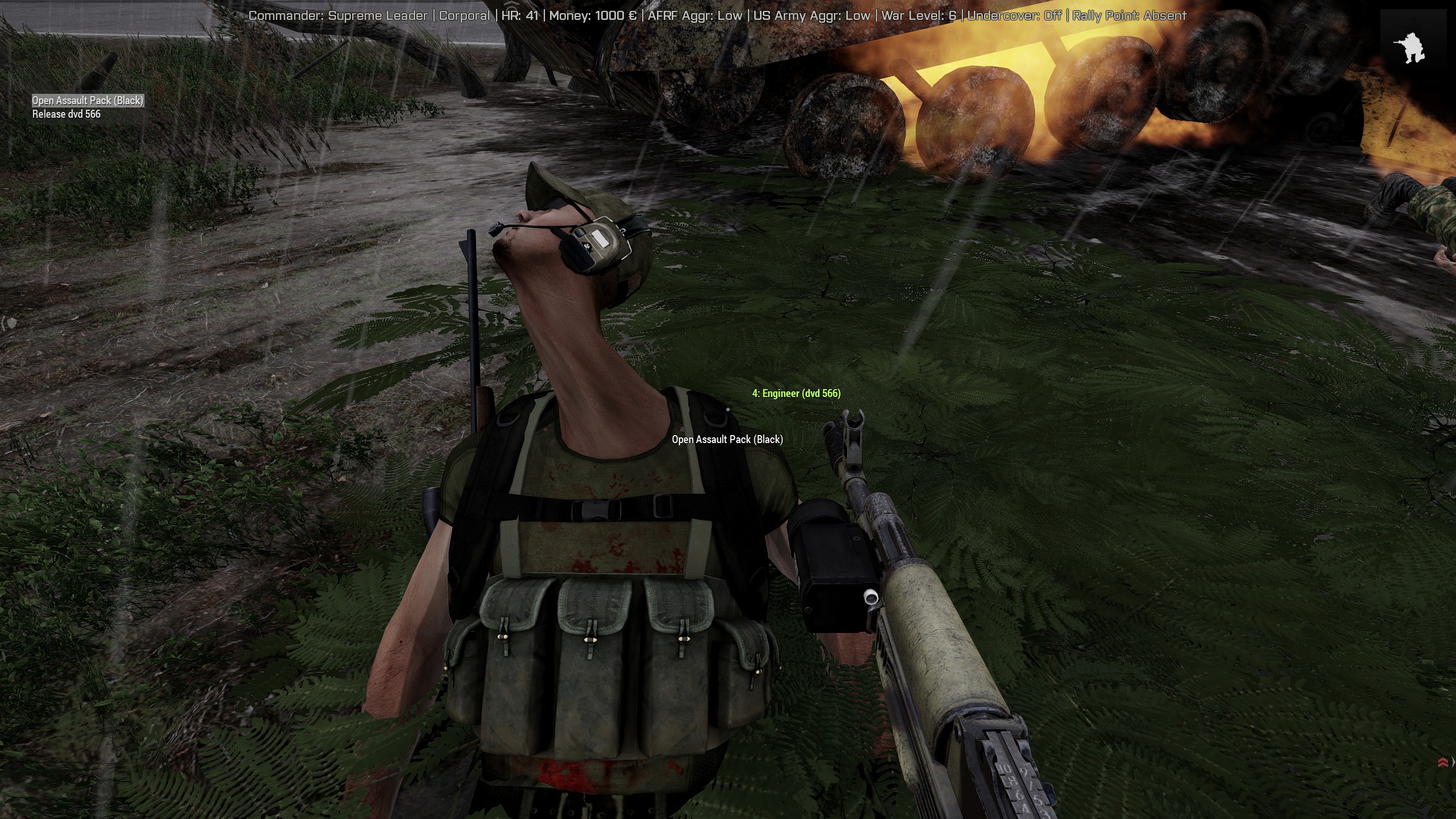Select Open Assault Pack (Black) in action menu
Image resolution: width=1456 pixels, height=819 pixels.
[88, 101]
